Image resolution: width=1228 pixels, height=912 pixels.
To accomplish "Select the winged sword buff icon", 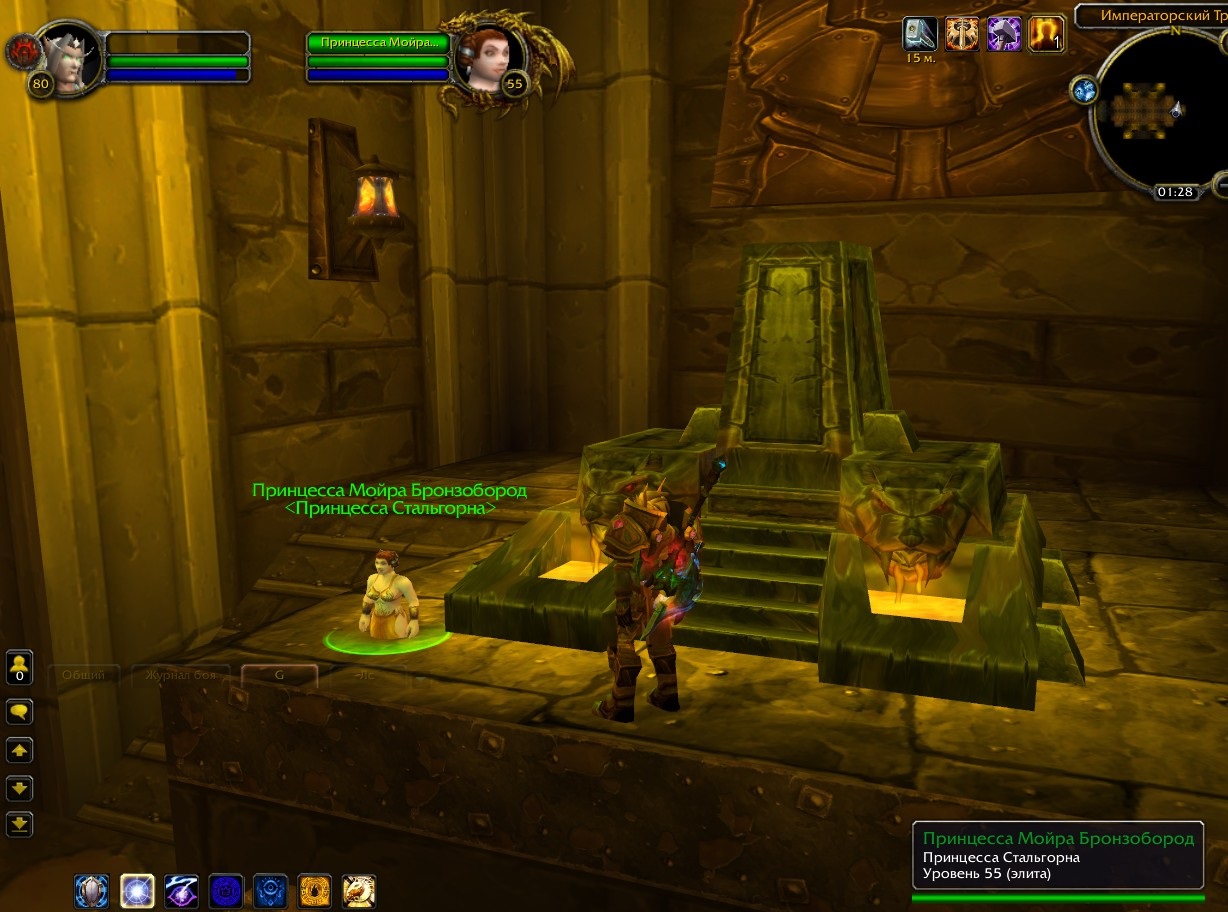I will (x=962, y=34).
